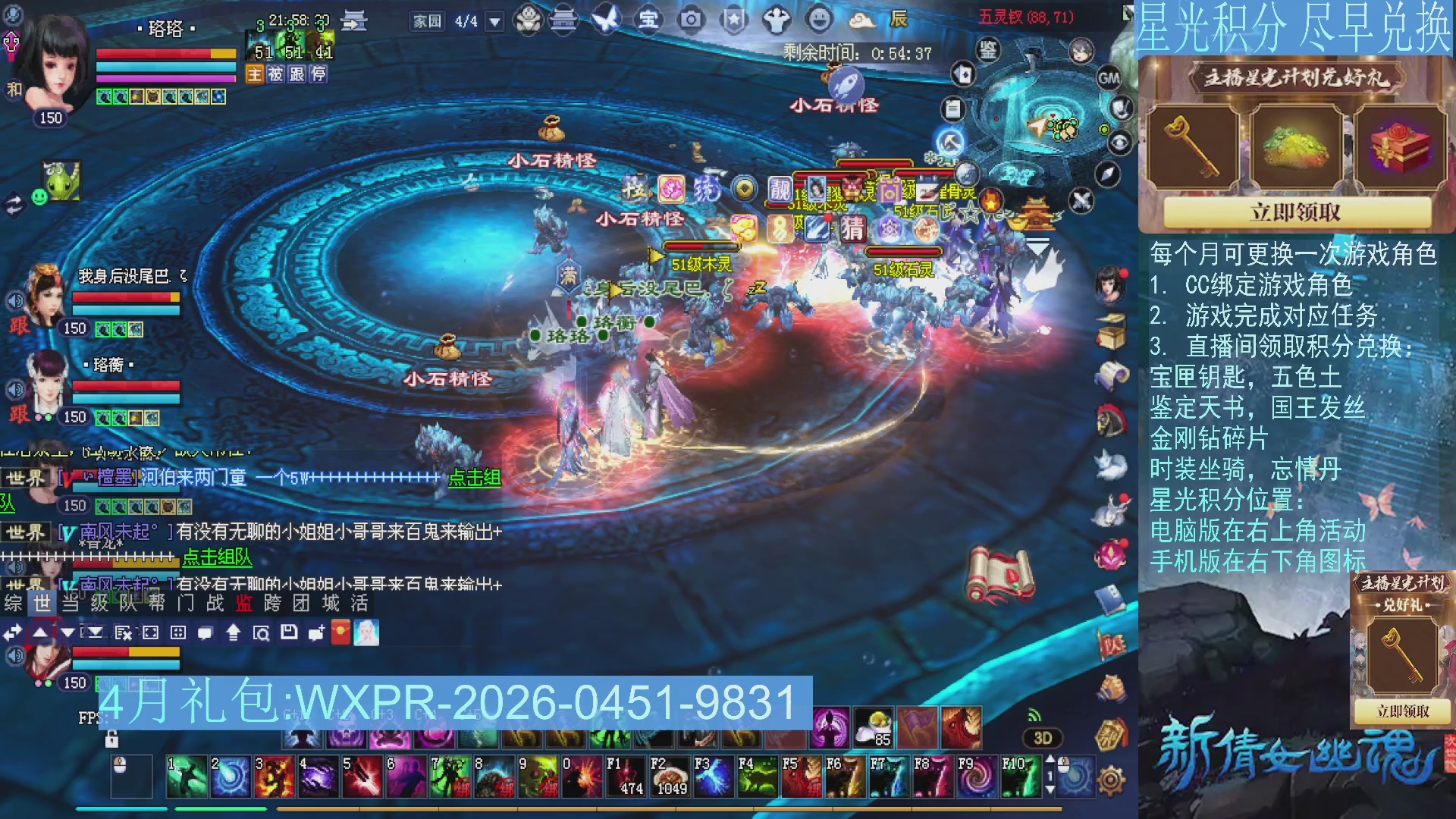The image size is (1456, 819).
Task: Open the red envelope icon in chat toolbar
Action: (x=341, y=632)
